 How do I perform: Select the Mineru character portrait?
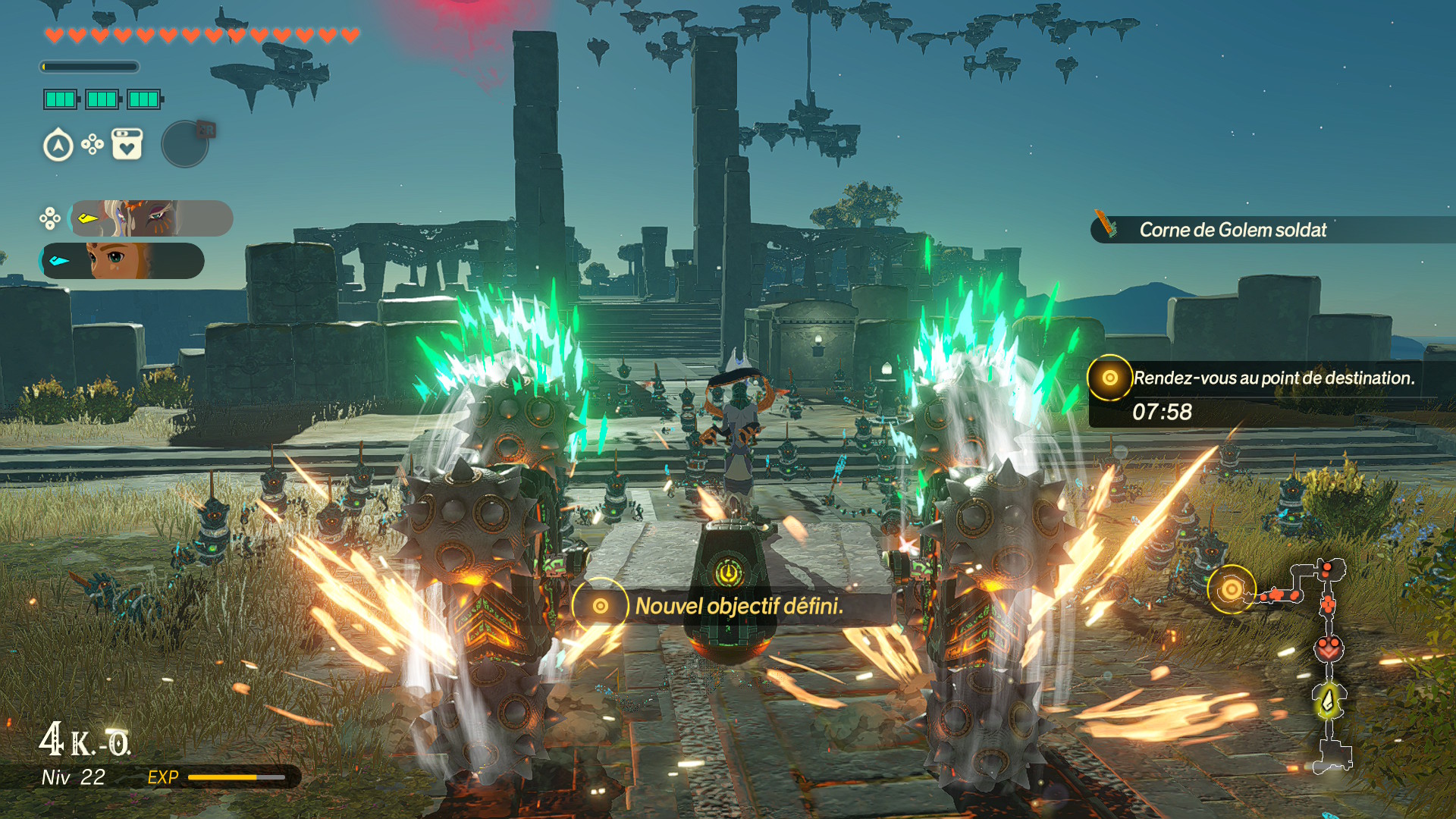click(150, 218)
